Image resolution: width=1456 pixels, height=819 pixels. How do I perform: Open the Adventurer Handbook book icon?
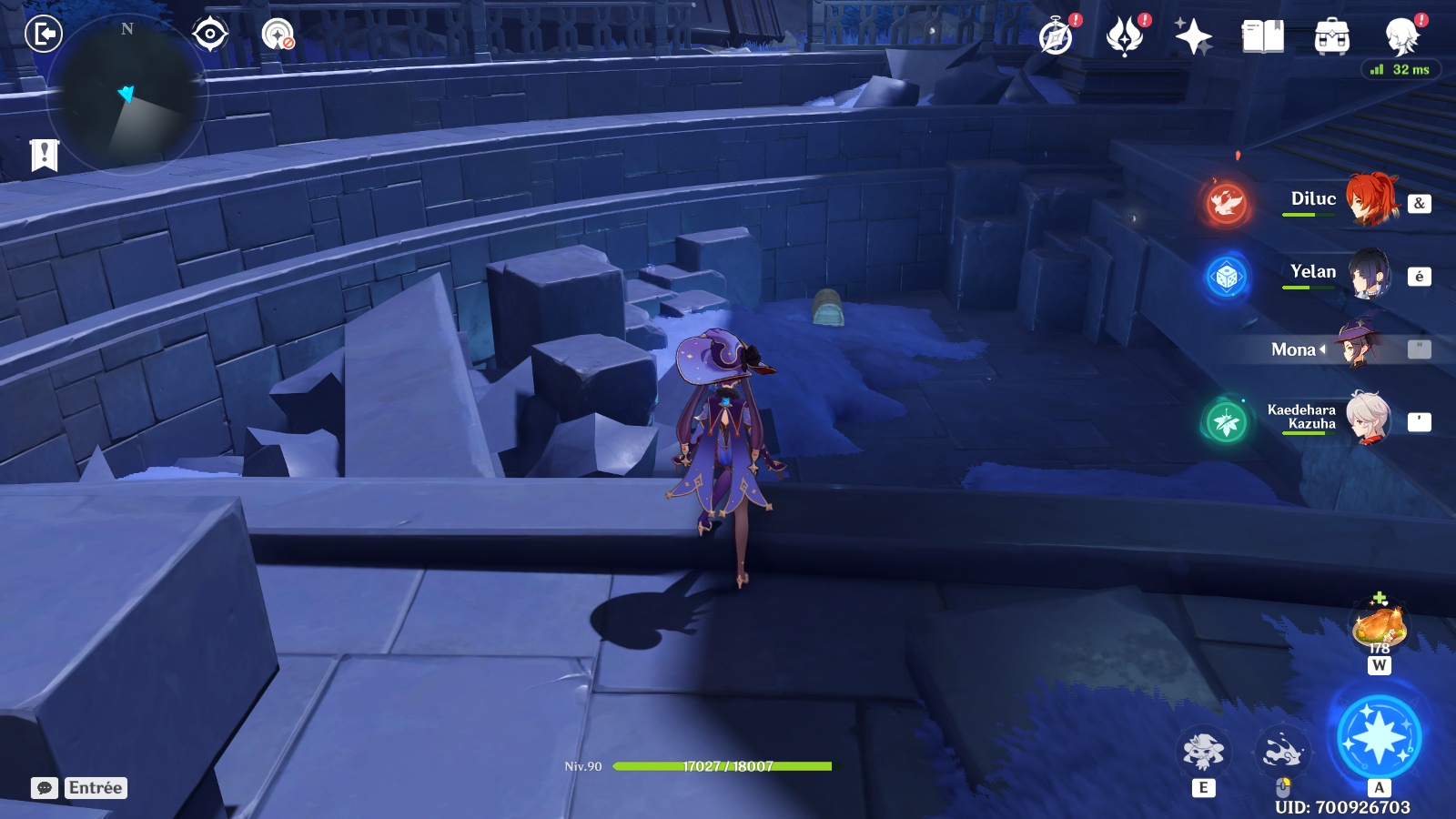click(x=1262, y=37)
